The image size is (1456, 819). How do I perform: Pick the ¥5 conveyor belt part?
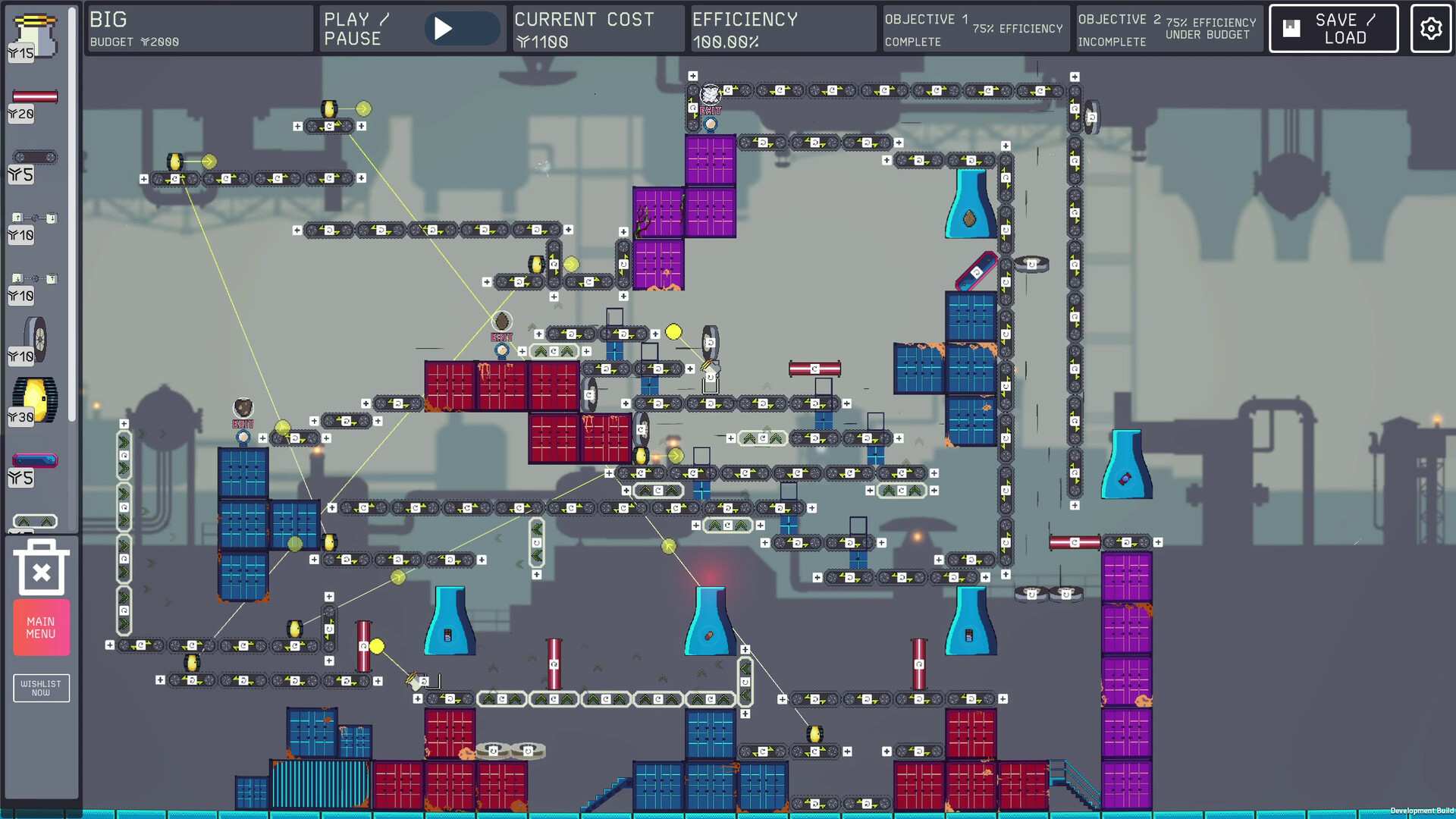click(x=36, y=158)
